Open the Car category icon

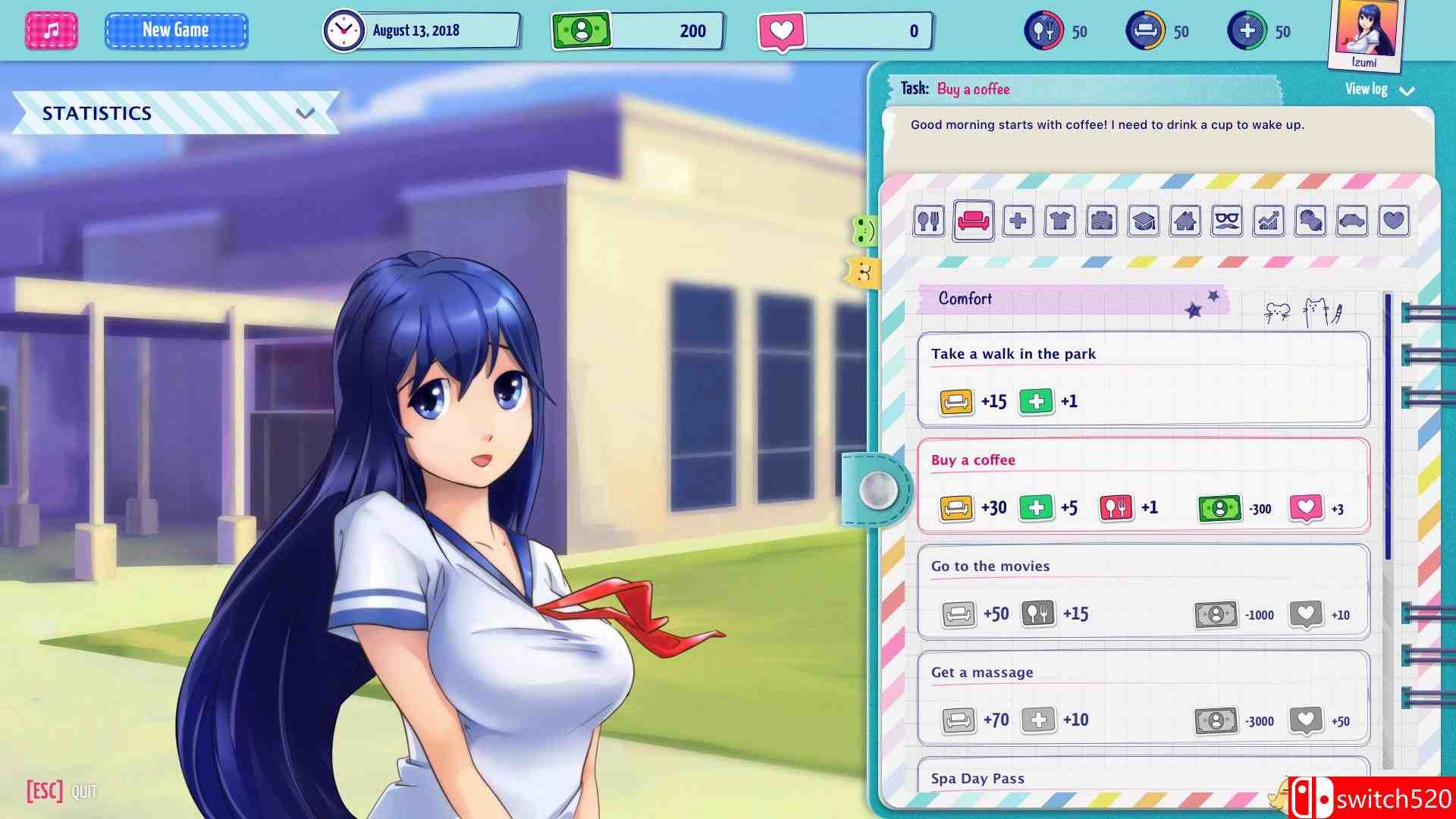(1351, 222)
